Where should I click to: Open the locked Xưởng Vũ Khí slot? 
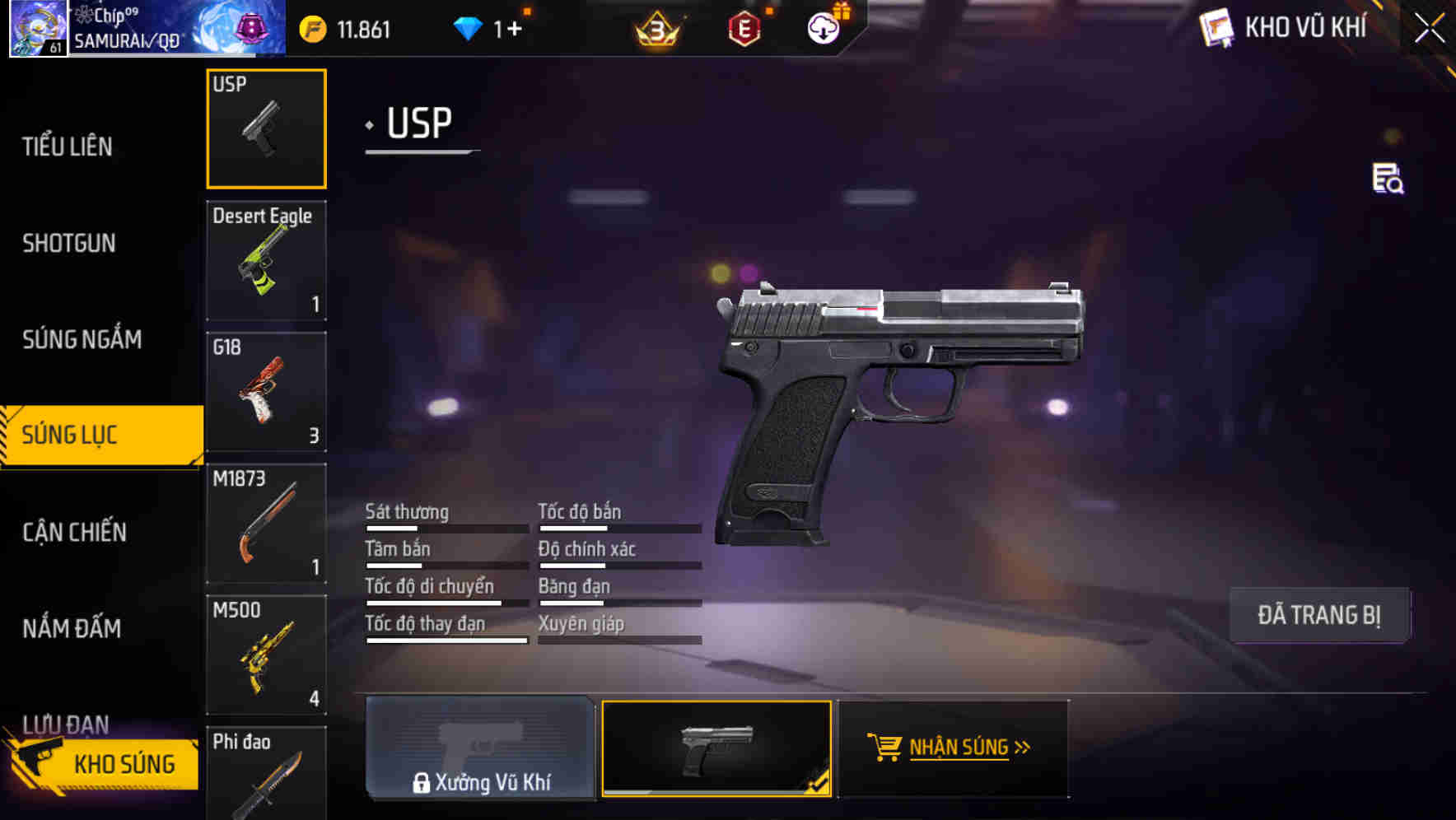[x=480, y=749]
